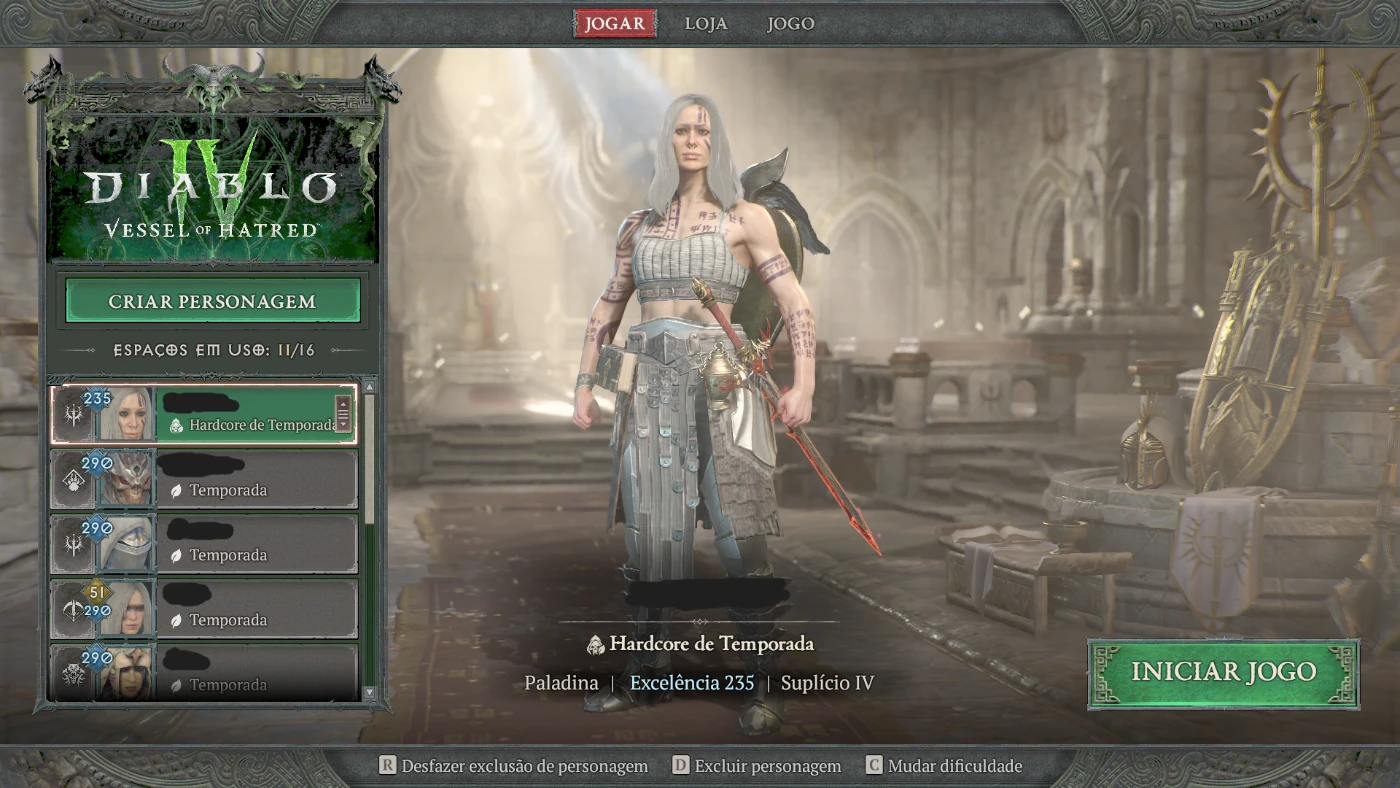Switch to the Loja tab
The width and height of the screenshot is (1400, 788).
[706, 24]
